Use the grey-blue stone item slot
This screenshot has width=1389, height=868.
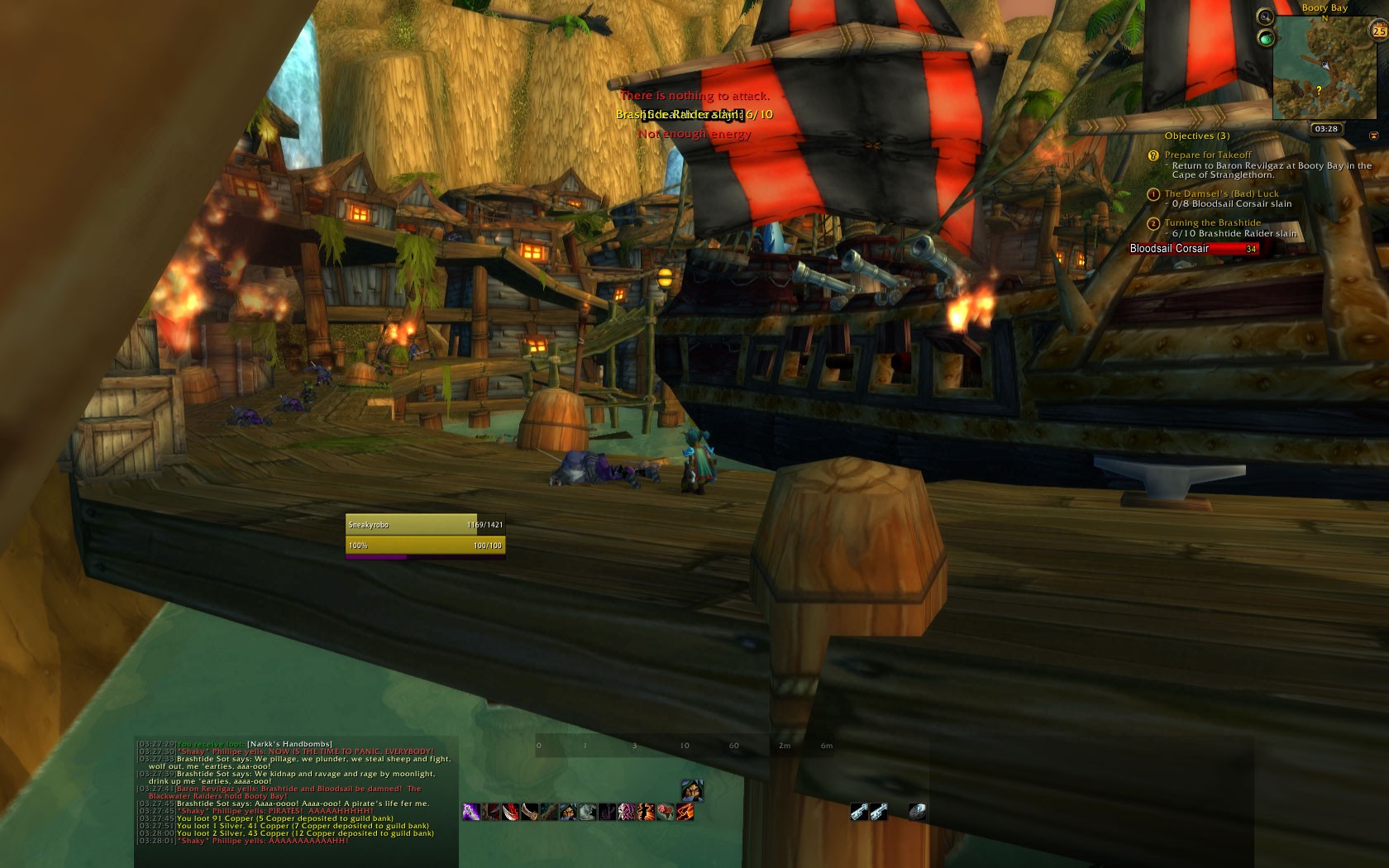916,812
